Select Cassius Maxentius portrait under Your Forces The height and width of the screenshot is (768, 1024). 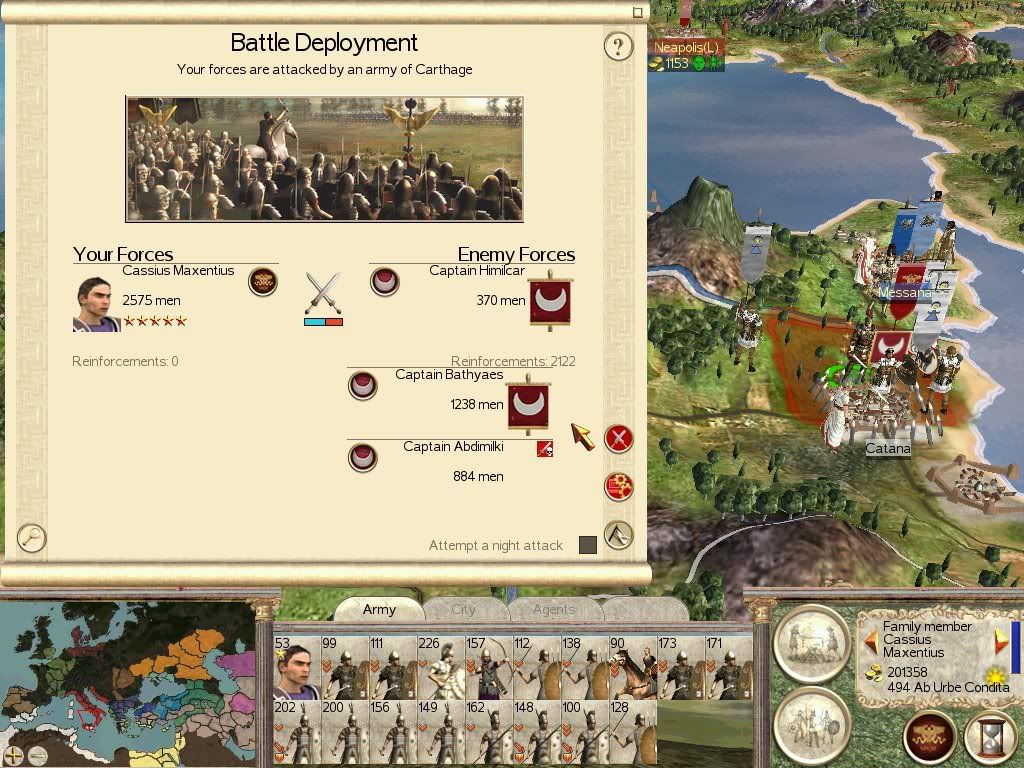[x=96, y=303]
